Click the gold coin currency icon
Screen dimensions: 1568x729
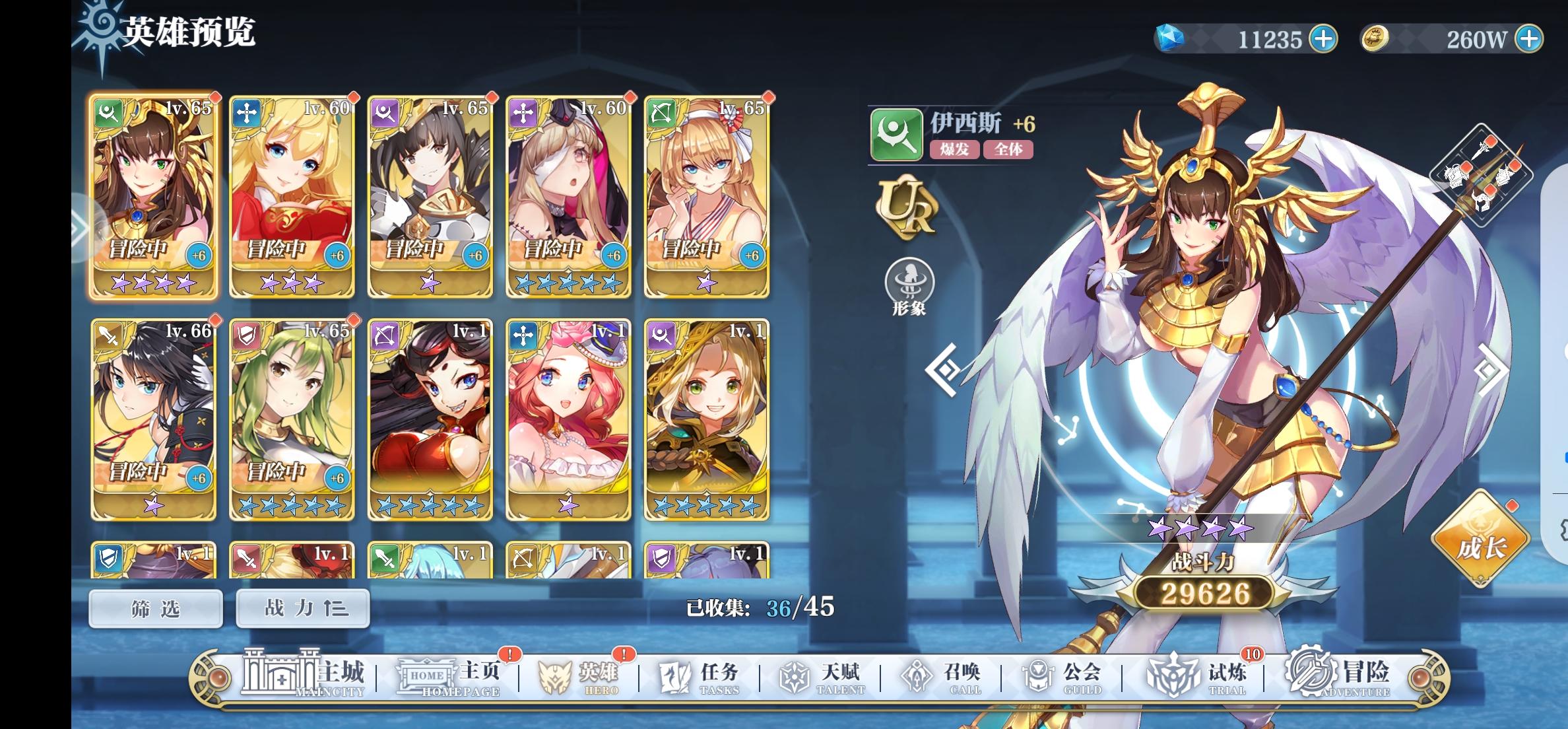coord(1375,38)
